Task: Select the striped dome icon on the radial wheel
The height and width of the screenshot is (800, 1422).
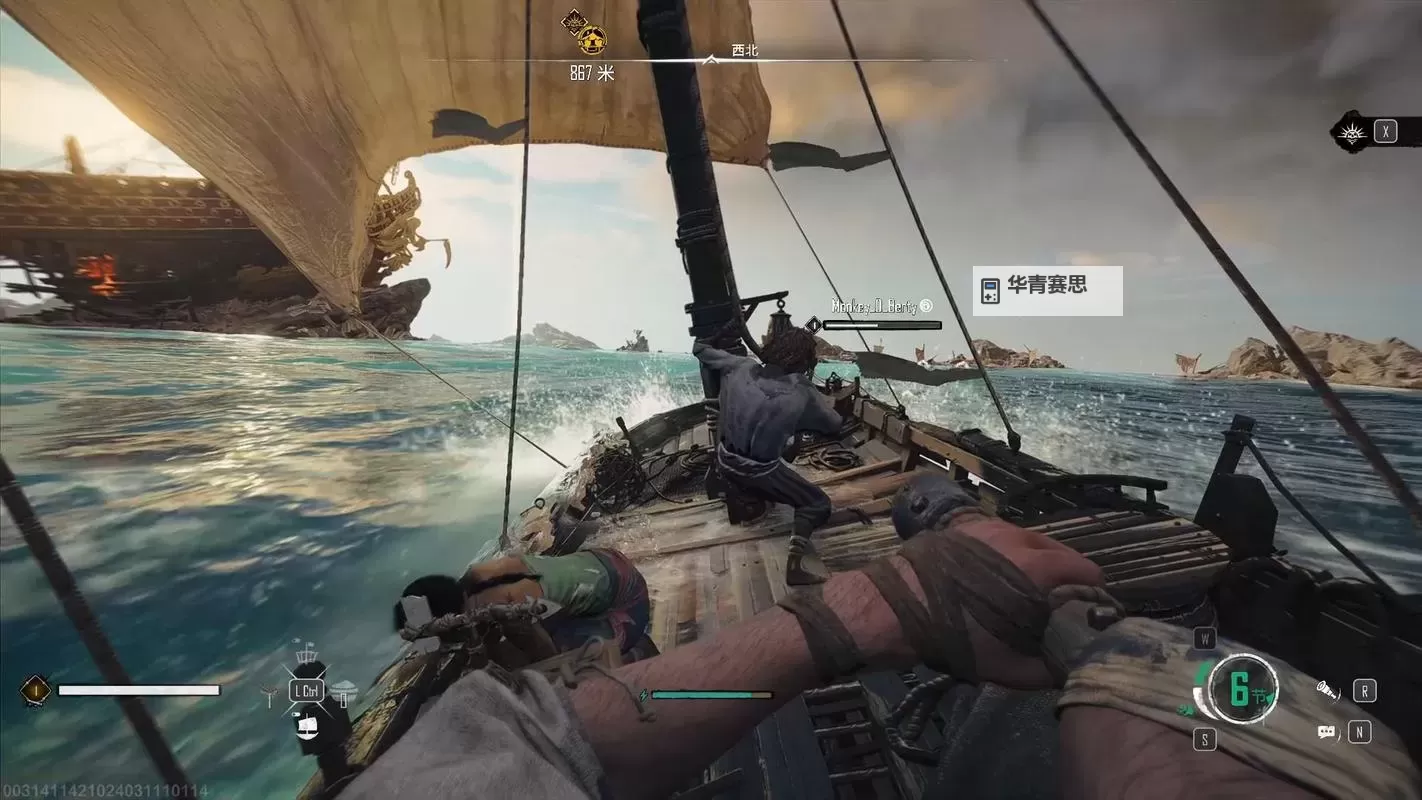Action: 343,689
